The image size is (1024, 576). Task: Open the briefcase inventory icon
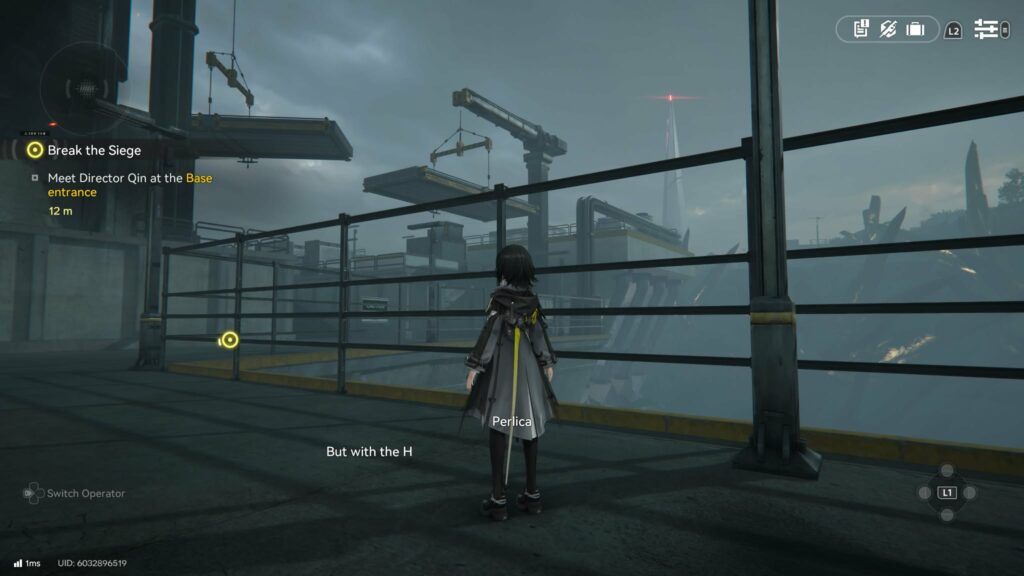tap(915, 29)
